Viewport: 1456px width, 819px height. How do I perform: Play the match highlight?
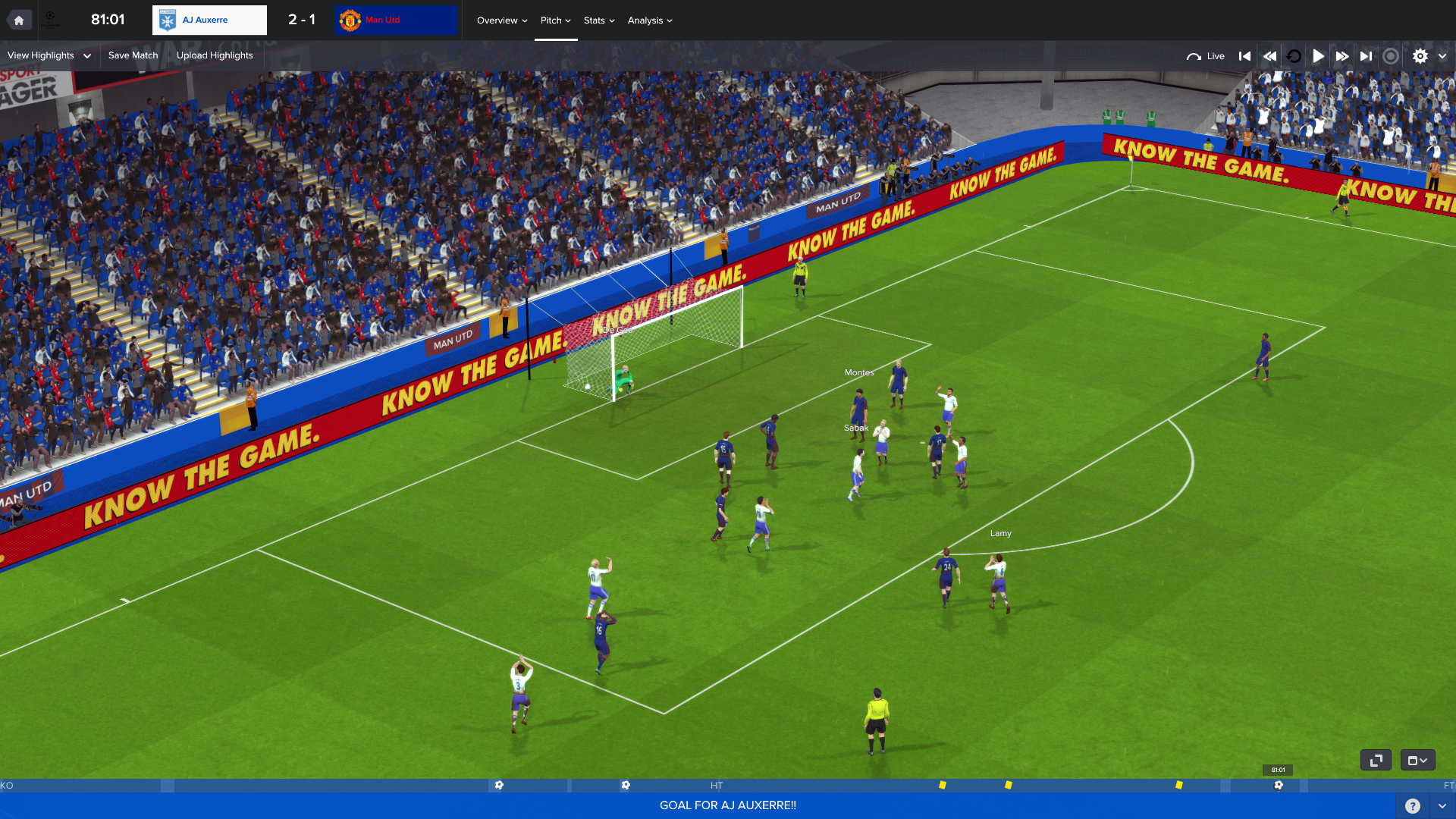click(1318, 56)
